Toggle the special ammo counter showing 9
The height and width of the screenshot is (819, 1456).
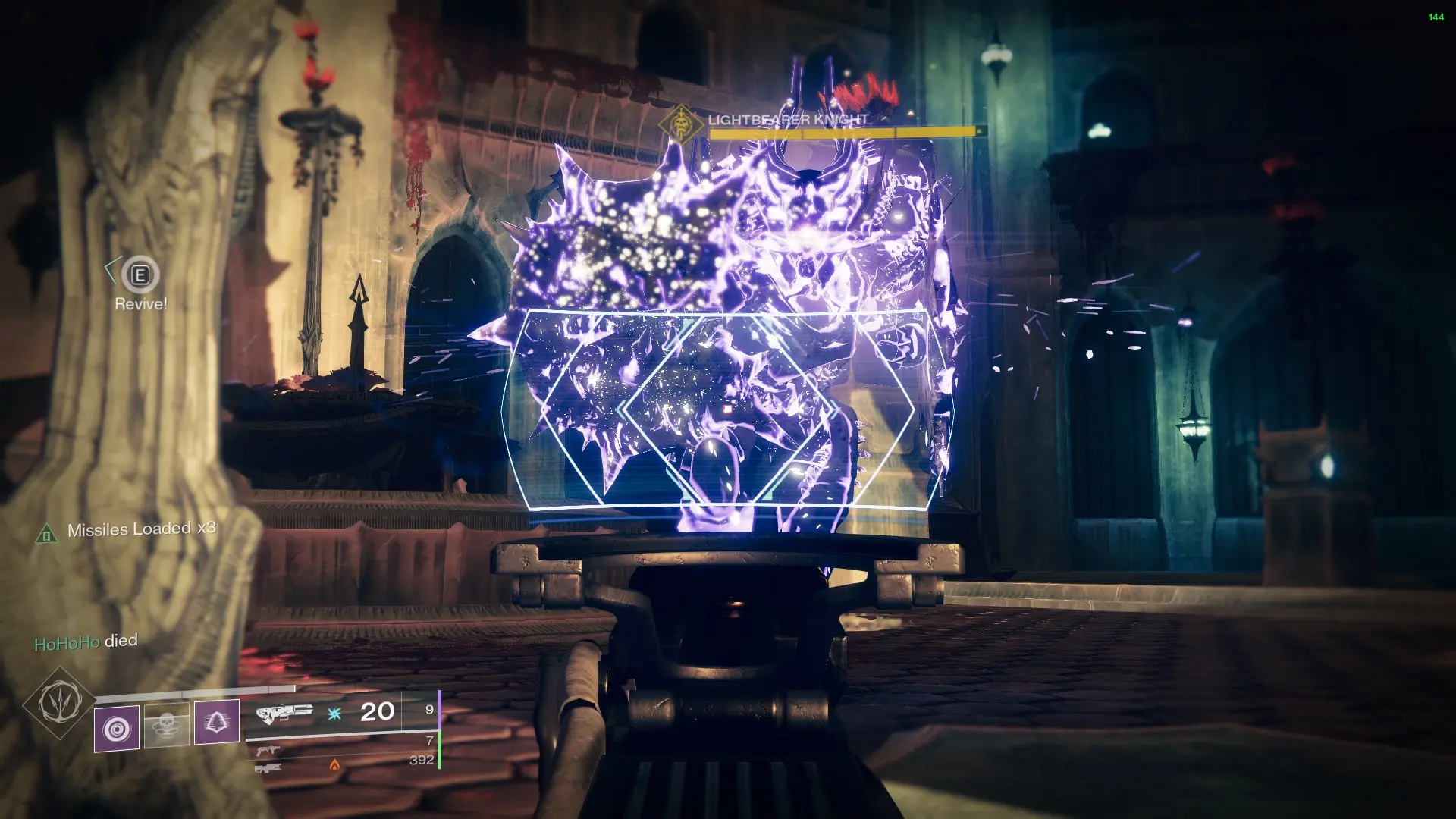click(429, 711)
